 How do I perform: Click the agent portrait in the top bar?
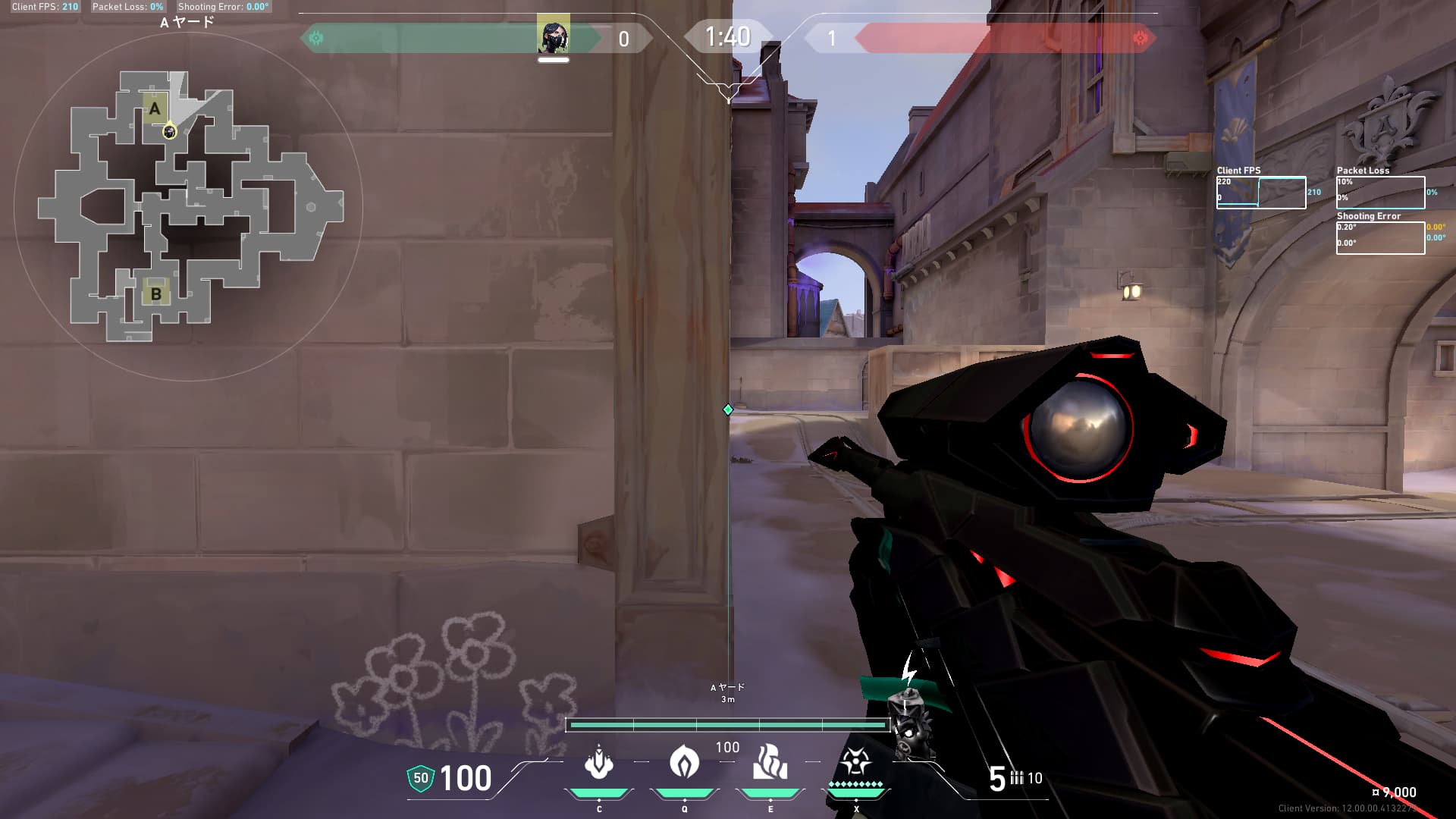[x=553, y=36]
